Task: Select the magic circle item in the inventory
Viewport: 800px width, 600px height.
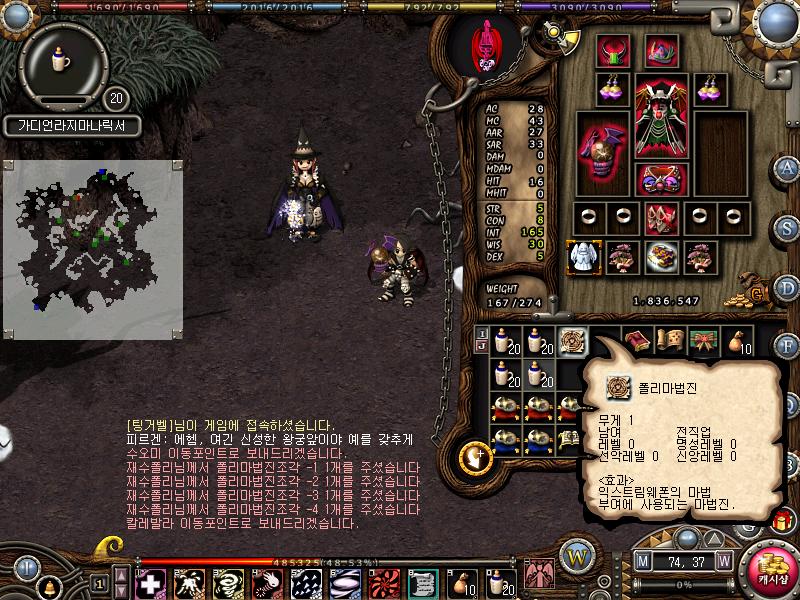Action: click(x=573, y=342)
